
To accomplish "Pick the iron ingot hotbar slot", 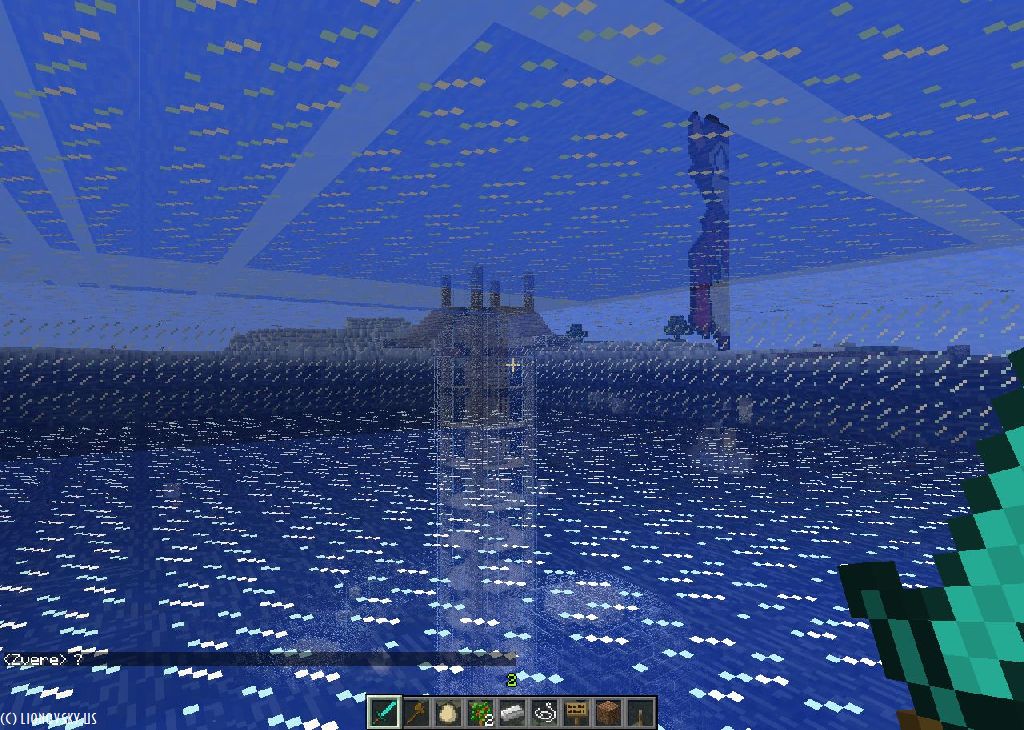I will point(513,713).
